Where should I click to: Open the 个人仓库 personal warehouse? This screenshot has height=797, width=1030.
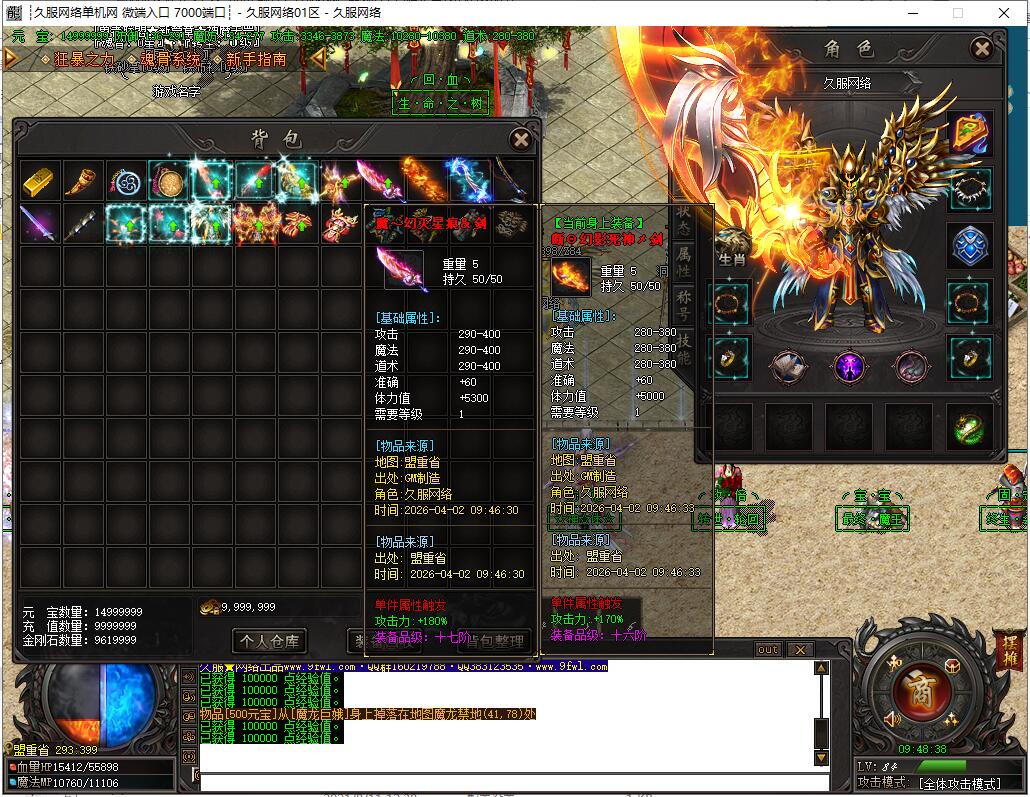[268, 640]
